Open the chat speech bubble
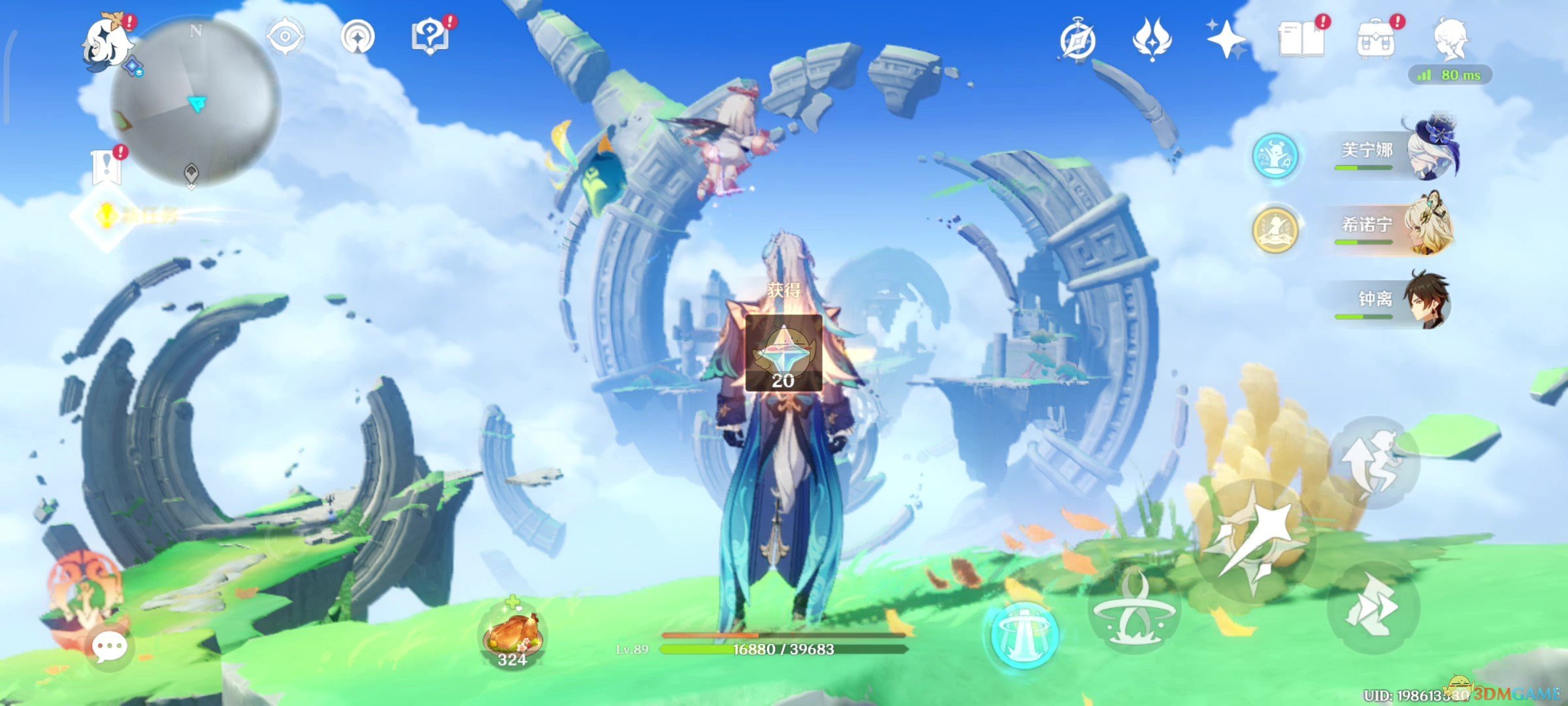 109,647
